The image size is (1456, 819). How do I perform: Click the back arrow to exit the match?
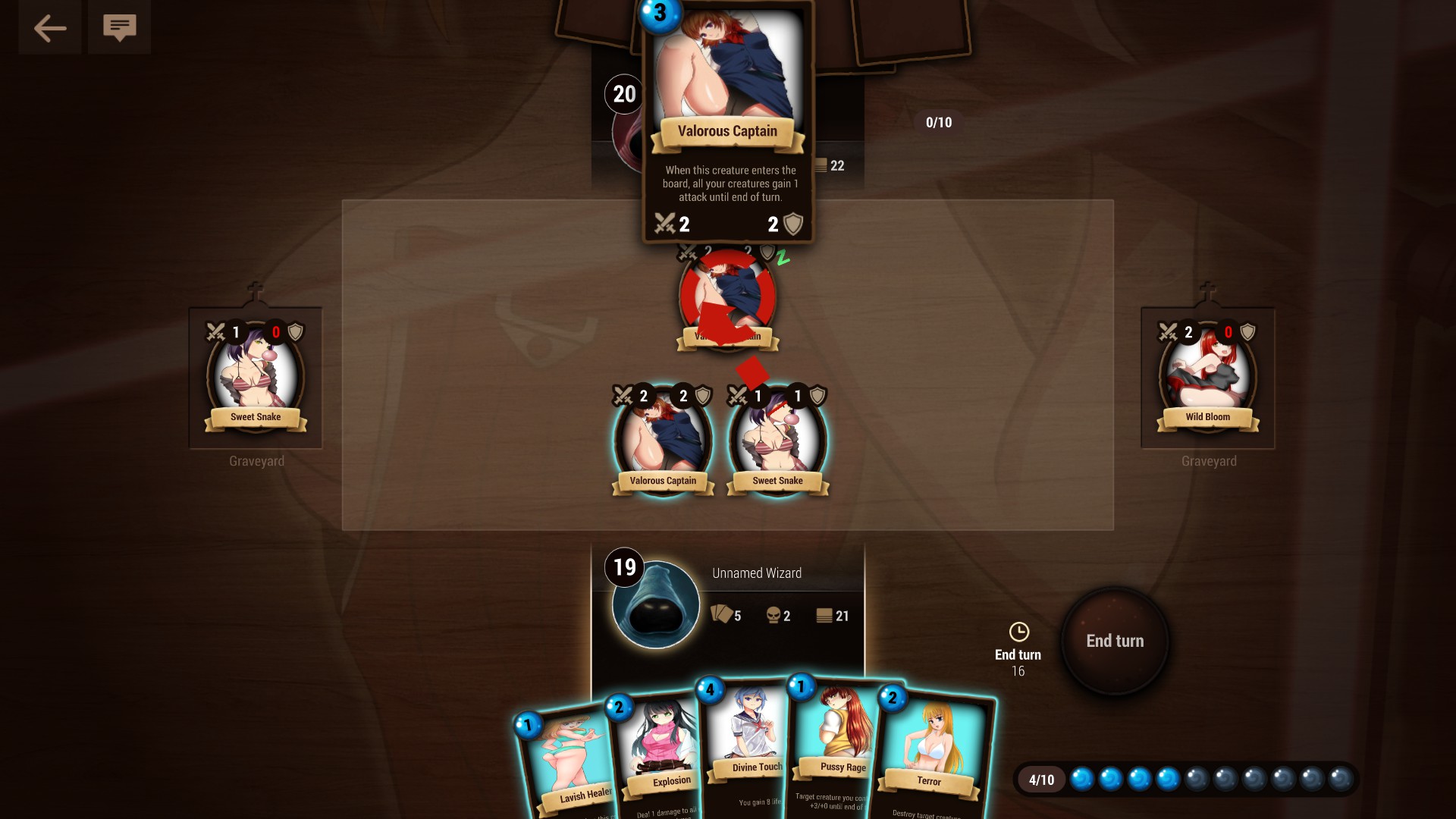[49, 27]
